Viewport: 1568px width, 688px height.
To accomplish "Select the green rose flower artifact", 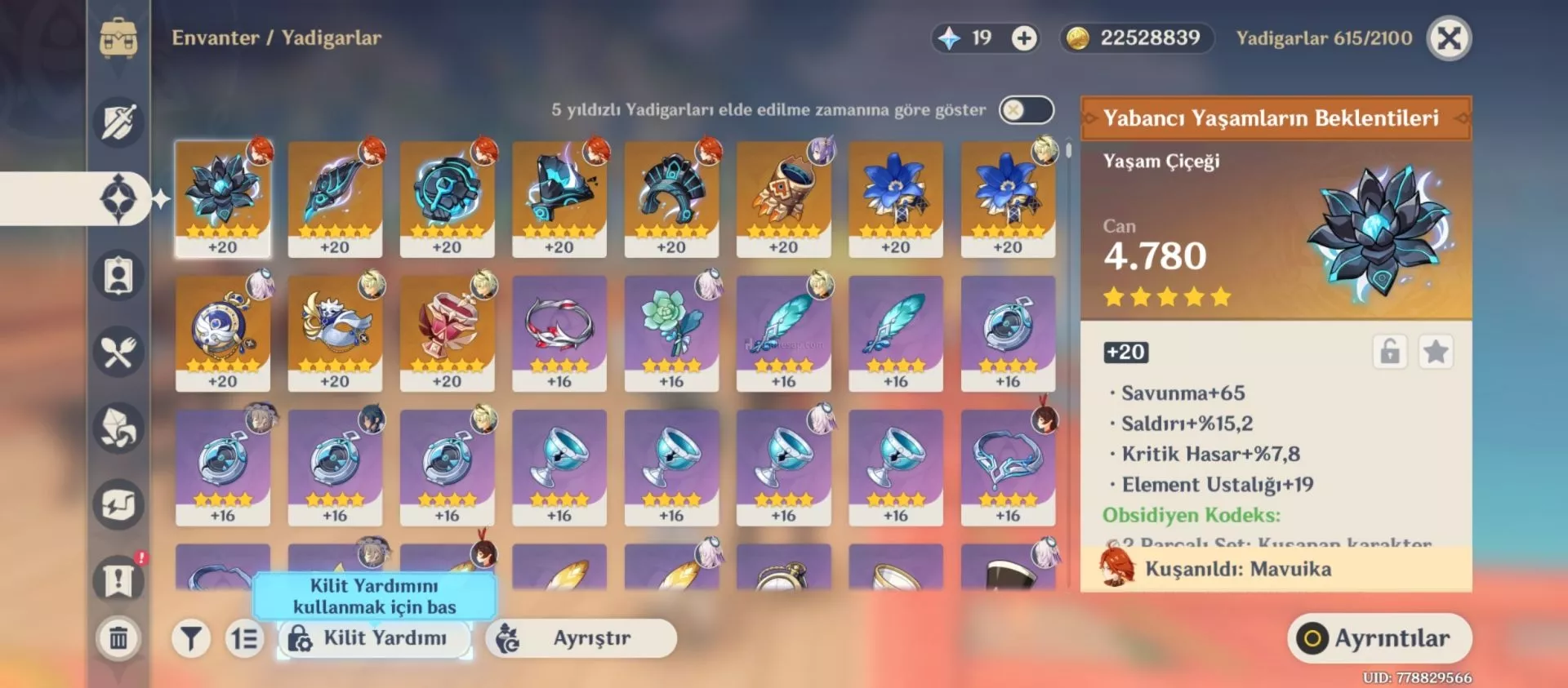I will click(671, 333).
